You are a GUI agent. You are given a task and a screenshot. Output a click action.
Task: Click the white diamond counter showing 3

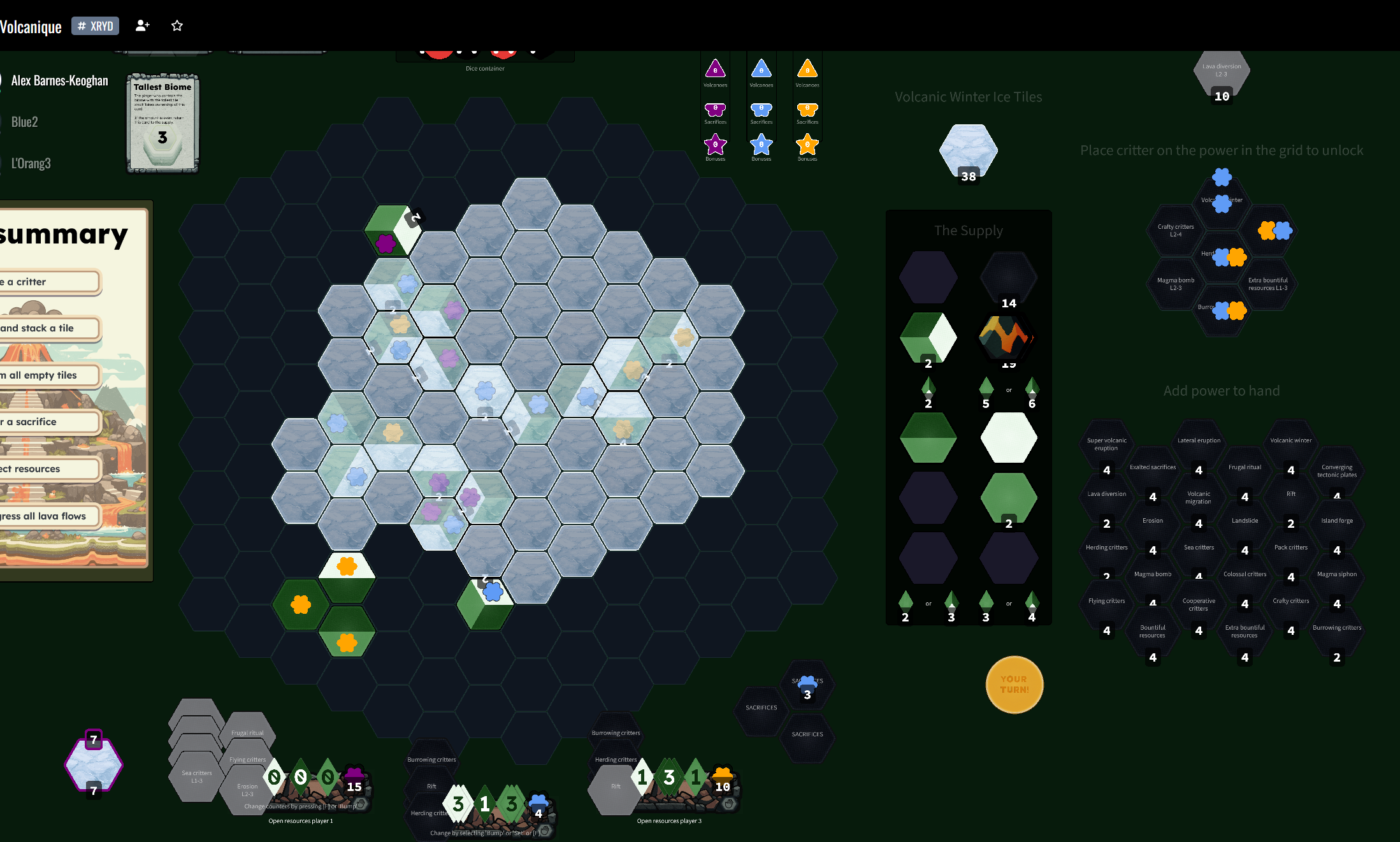click(x=458, y=803)
